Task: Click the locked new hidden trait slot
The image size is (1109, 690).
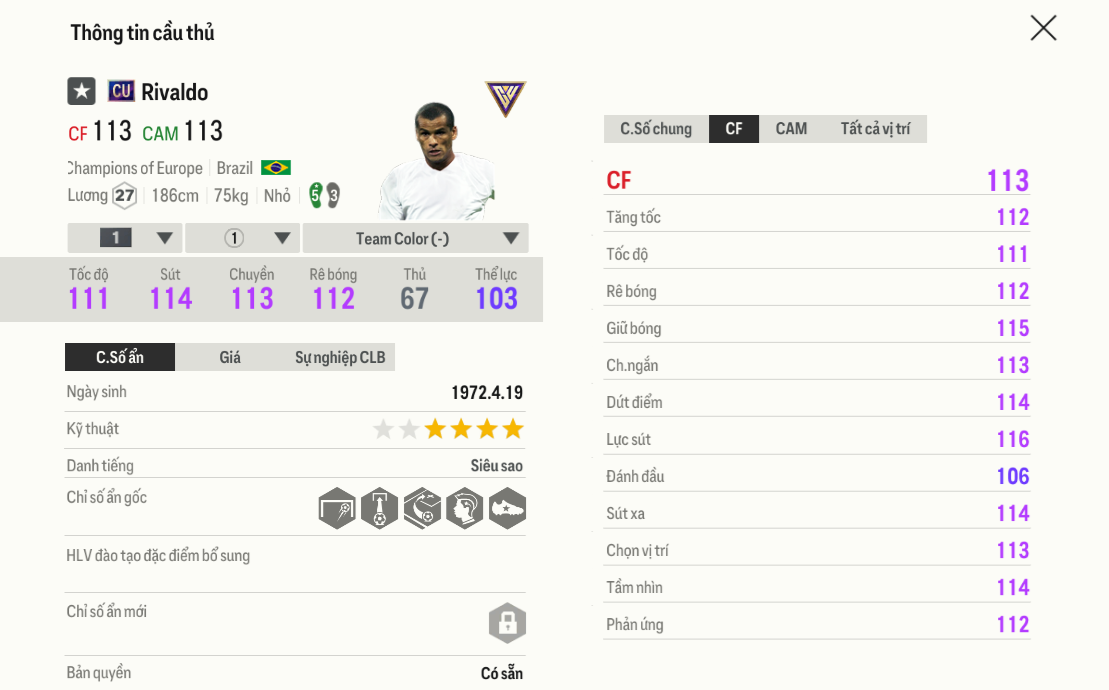Action: point(507,623)
